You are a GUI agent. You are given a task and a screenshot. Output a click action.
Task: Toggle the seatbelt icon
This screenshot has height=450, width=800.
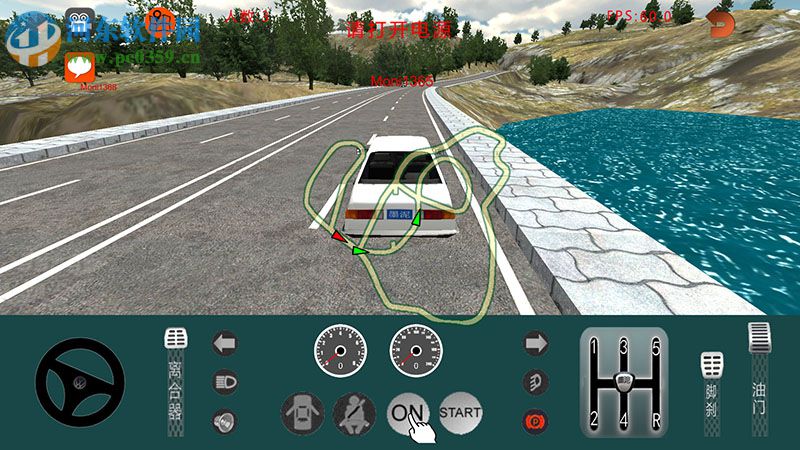tap(354, 411)
